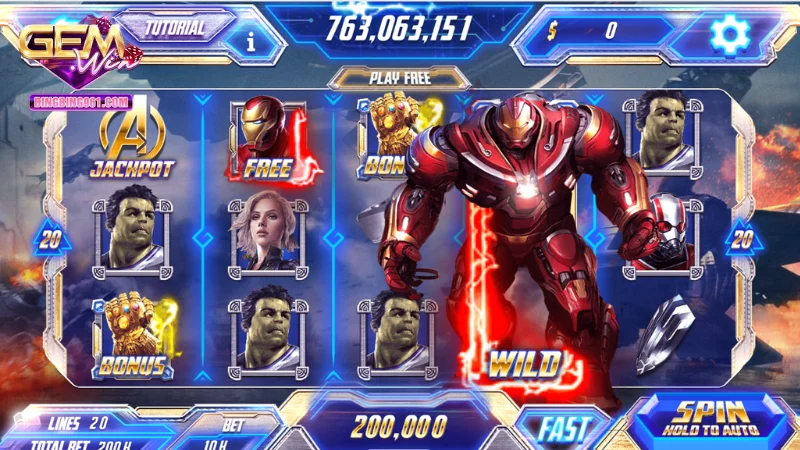Show game info with the i icon

(x=251, y=42)
